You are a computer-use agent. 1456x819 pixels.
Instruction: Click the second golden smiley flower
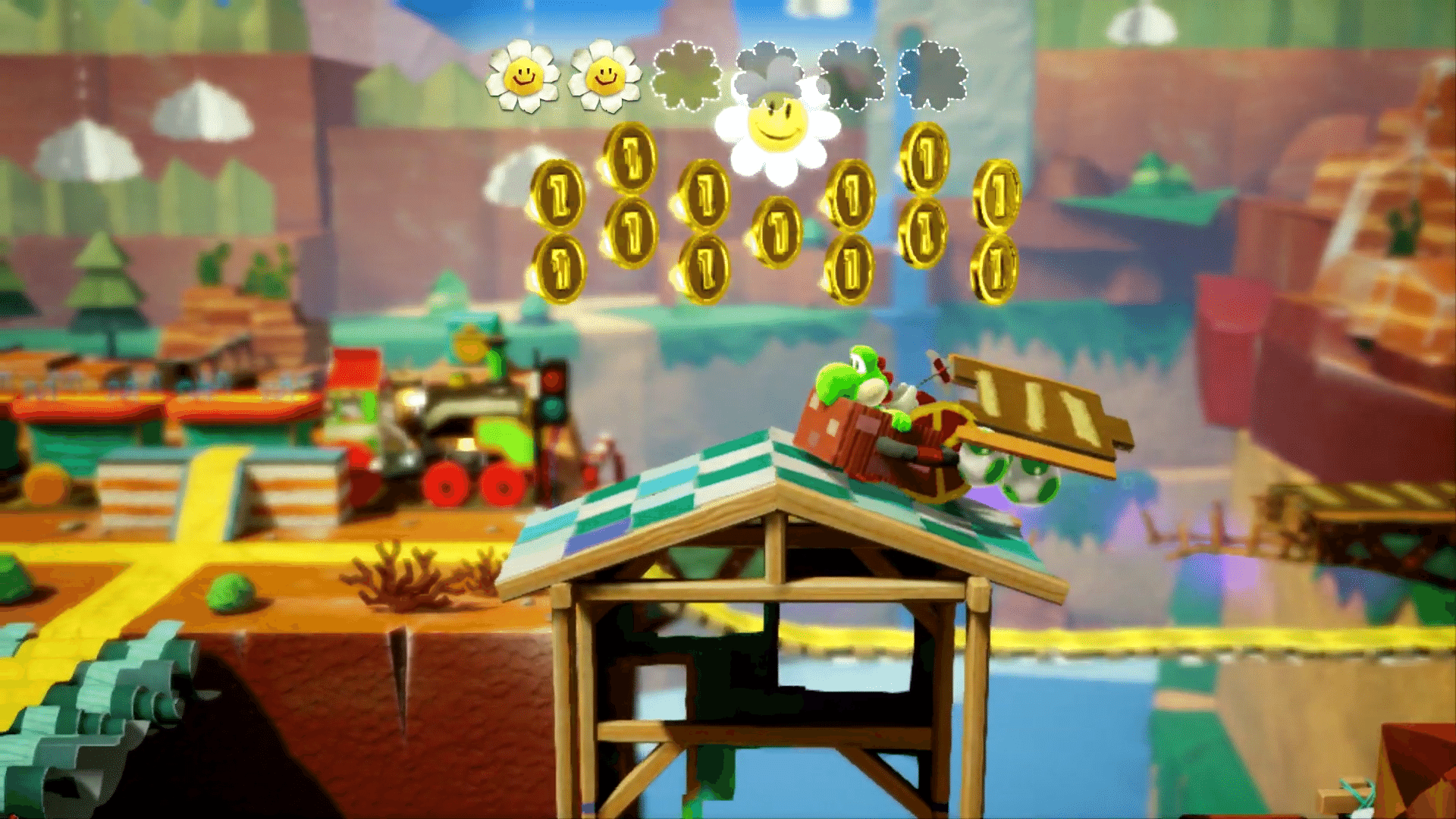pyautogui.click(x=607, y=76)
